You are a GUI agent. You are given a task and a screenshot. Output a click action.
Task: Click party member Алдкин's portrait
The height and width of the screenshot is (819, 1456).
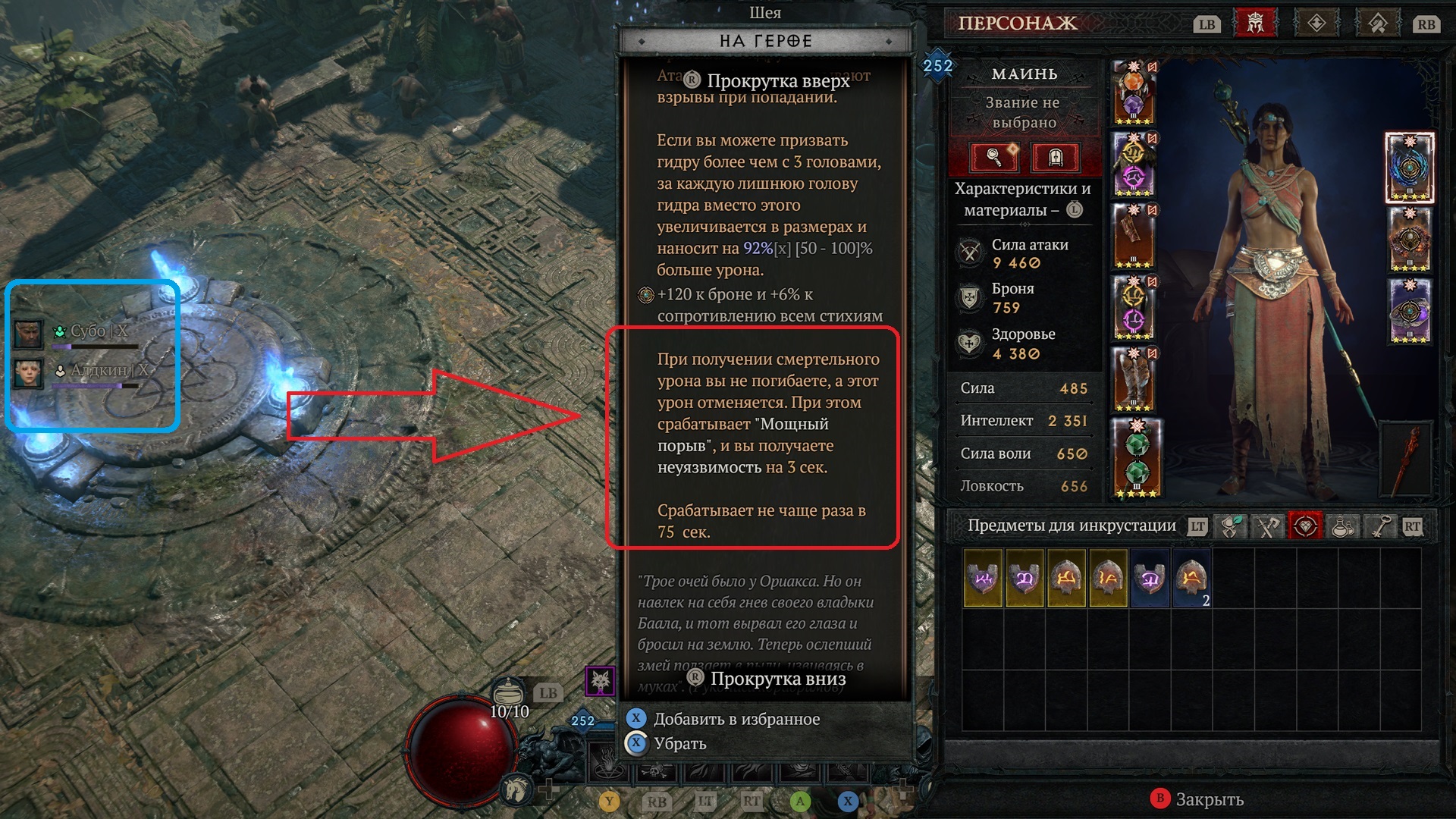28,373
